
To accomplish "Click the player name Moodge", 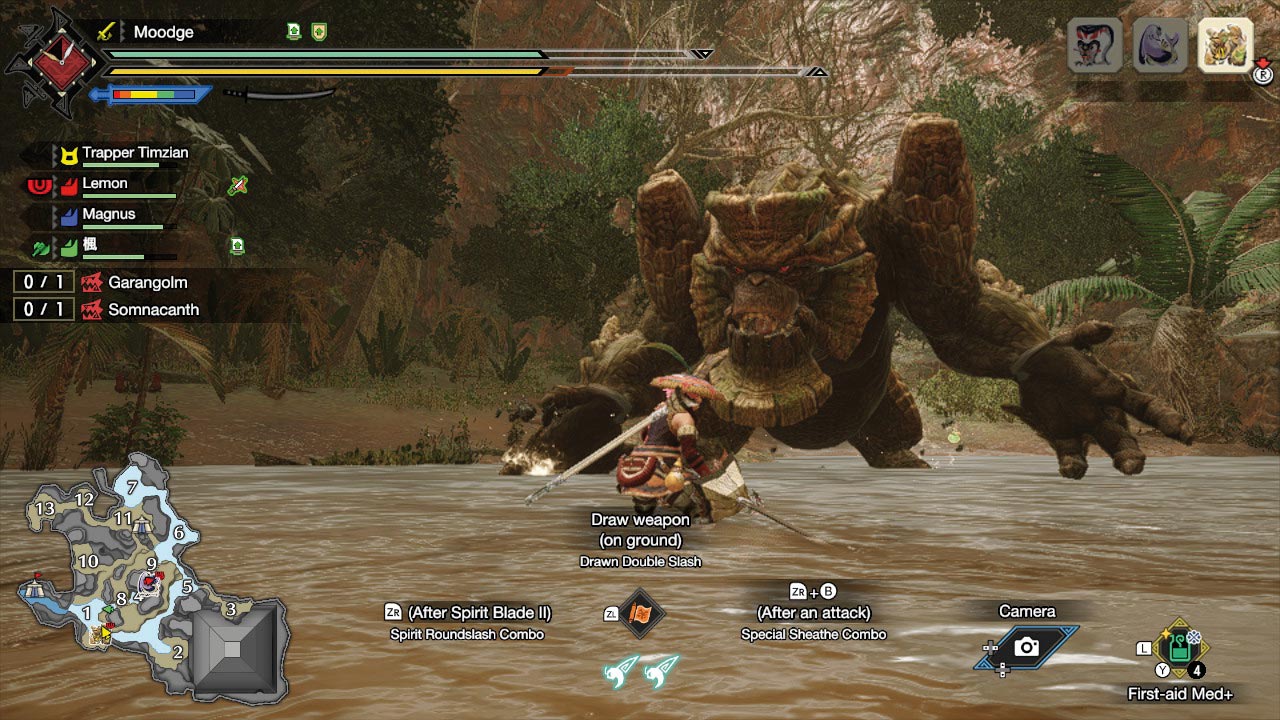I will 163,32.
